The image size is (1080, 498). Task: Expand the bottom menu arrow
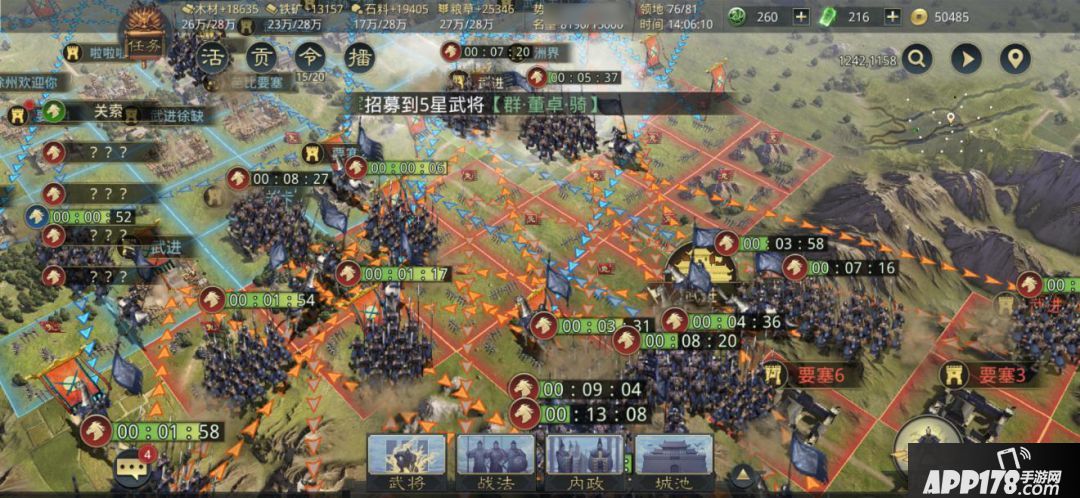[x=742, y=473]
